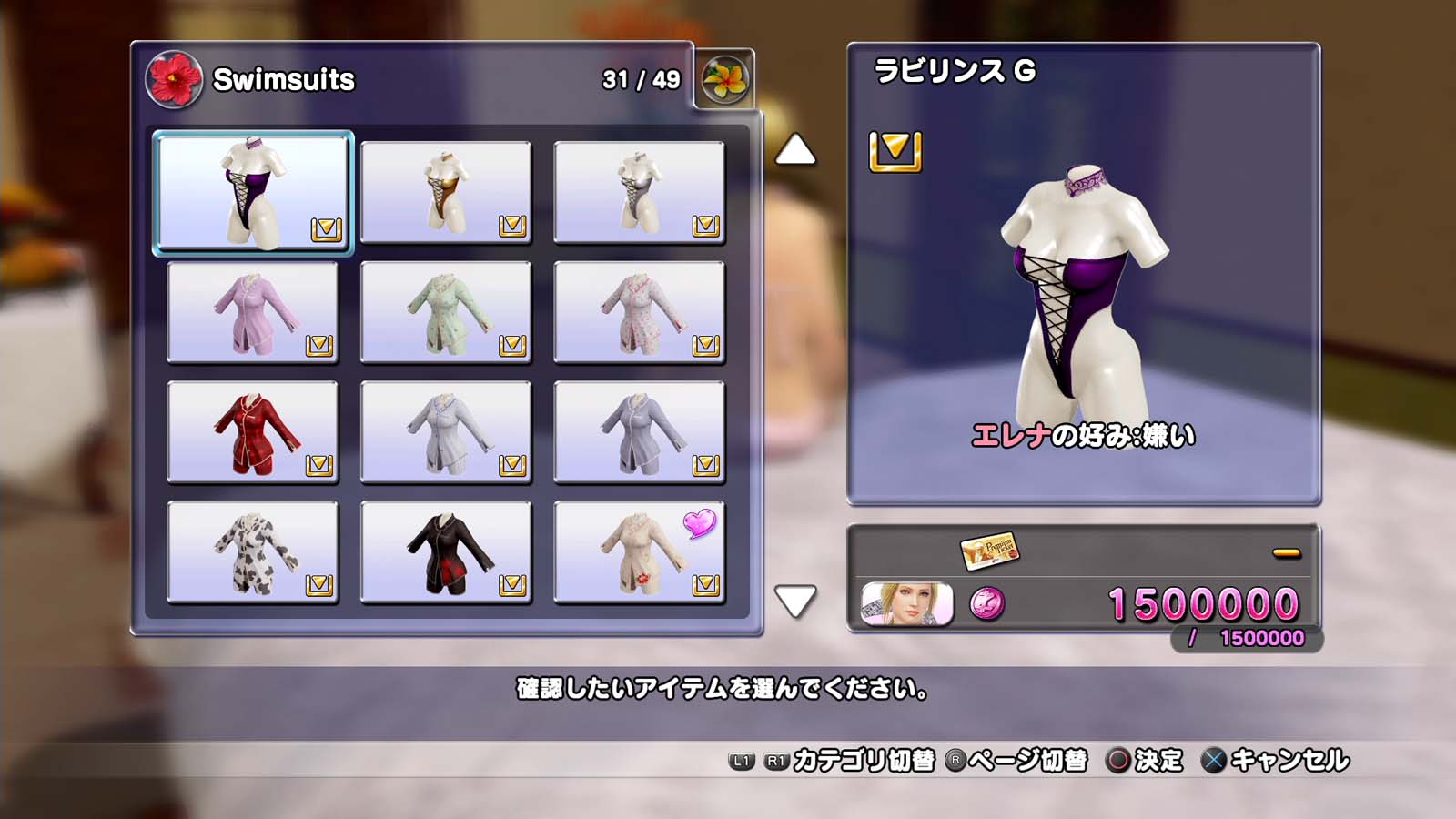The image size is (1456, 819).
Task: Choose the gold lace-up swimsuit tile
Action: [446, 192]
